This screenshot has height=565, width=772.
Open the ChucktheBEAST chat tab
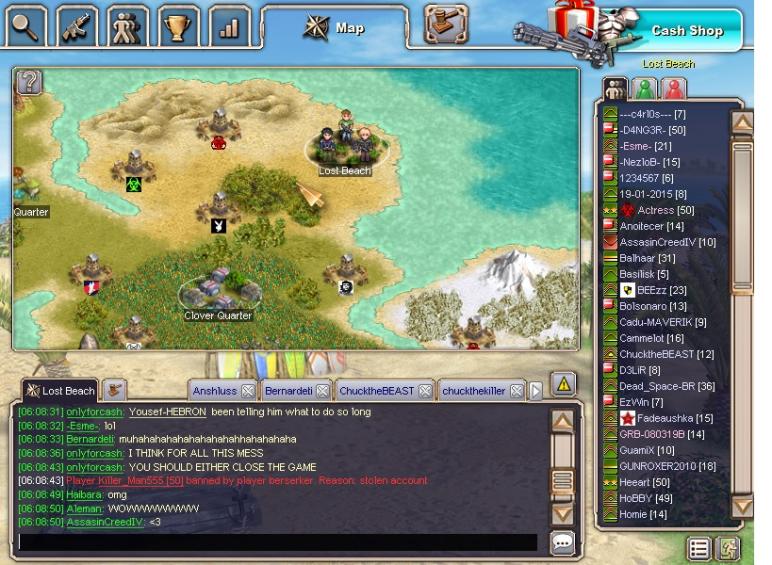point(376,391)
